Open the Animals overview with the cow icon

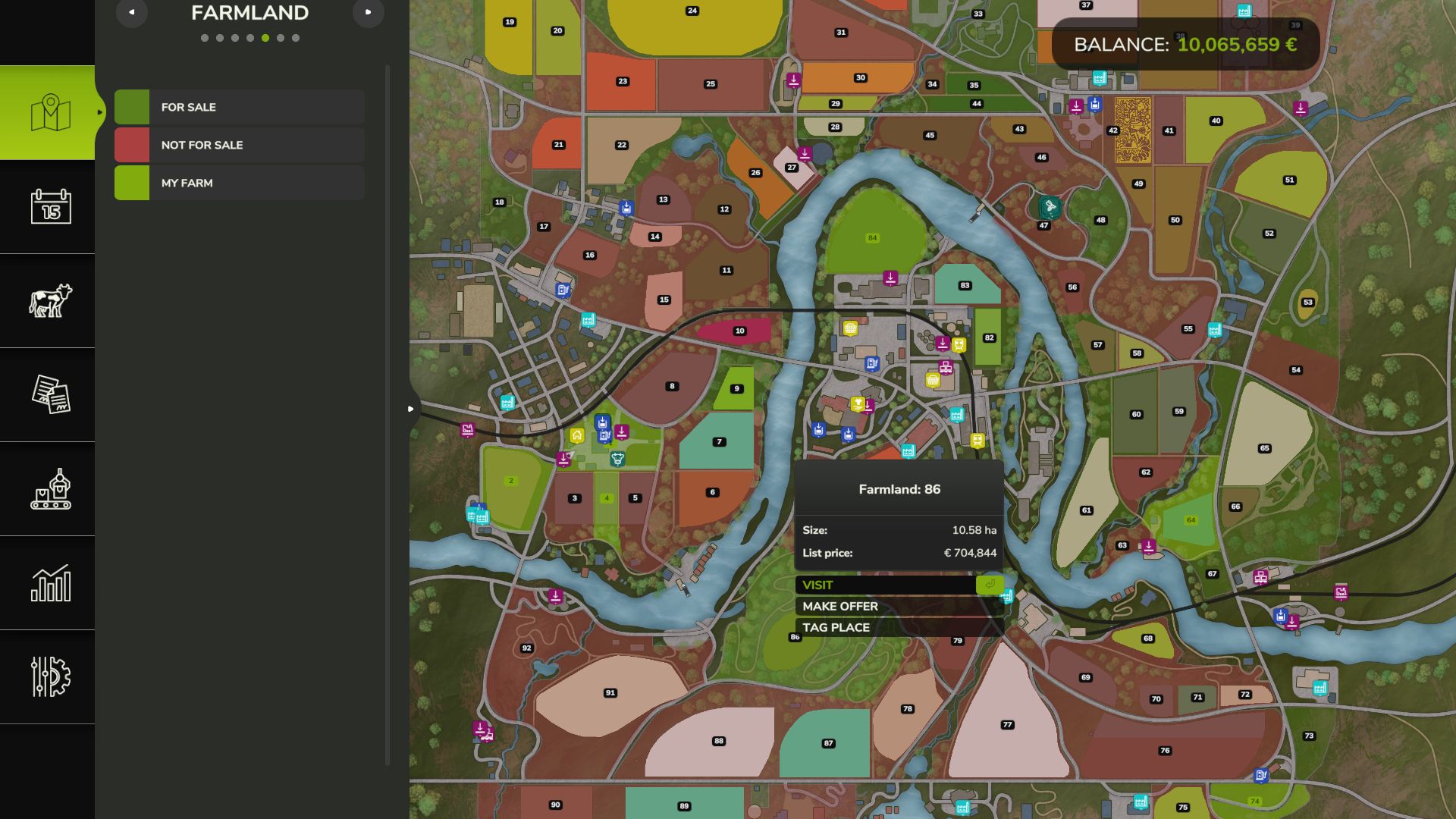[x=49, y=301]
